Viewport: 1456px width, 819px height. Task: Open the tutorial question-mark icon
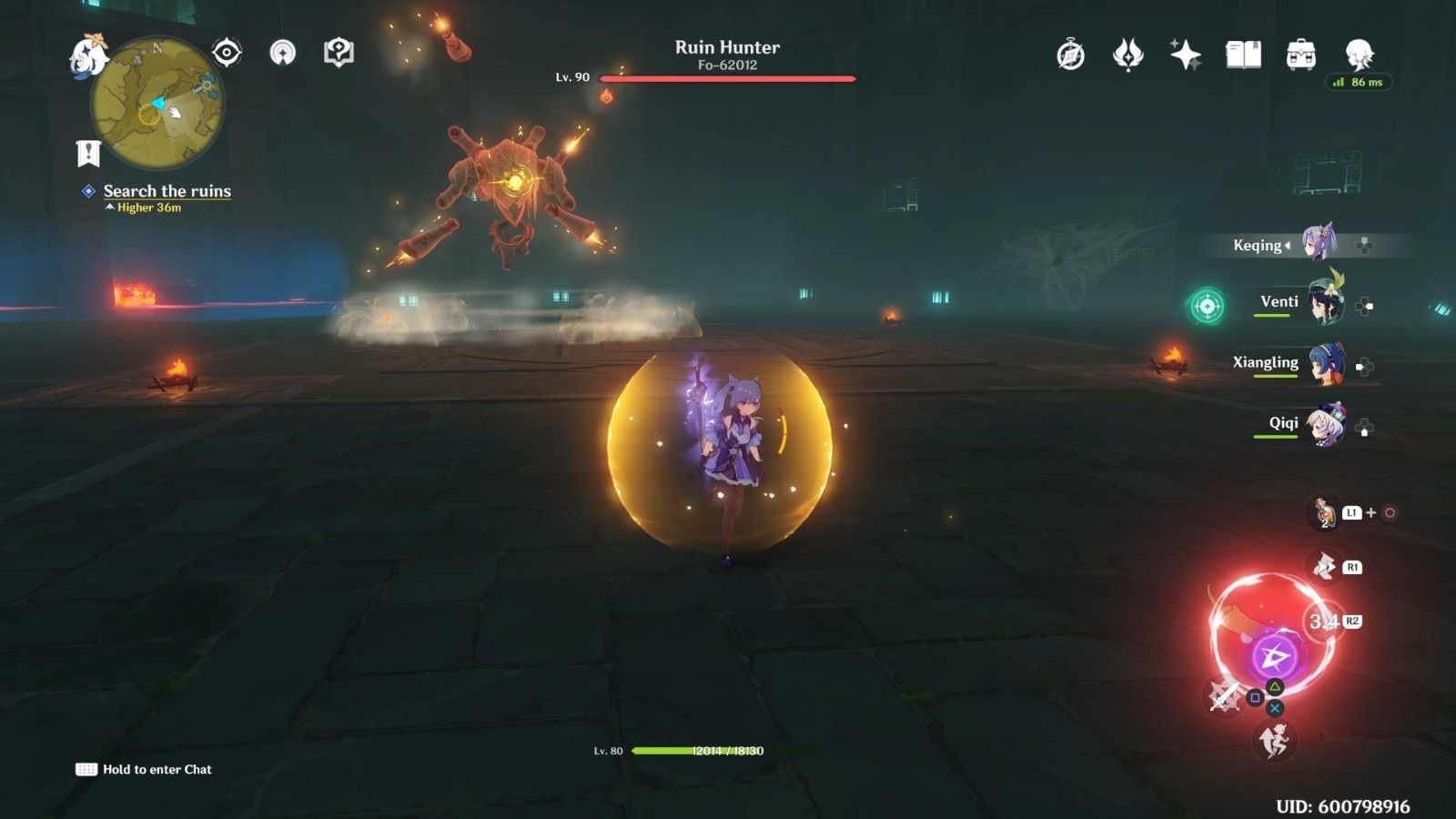[x=339, y=53]
